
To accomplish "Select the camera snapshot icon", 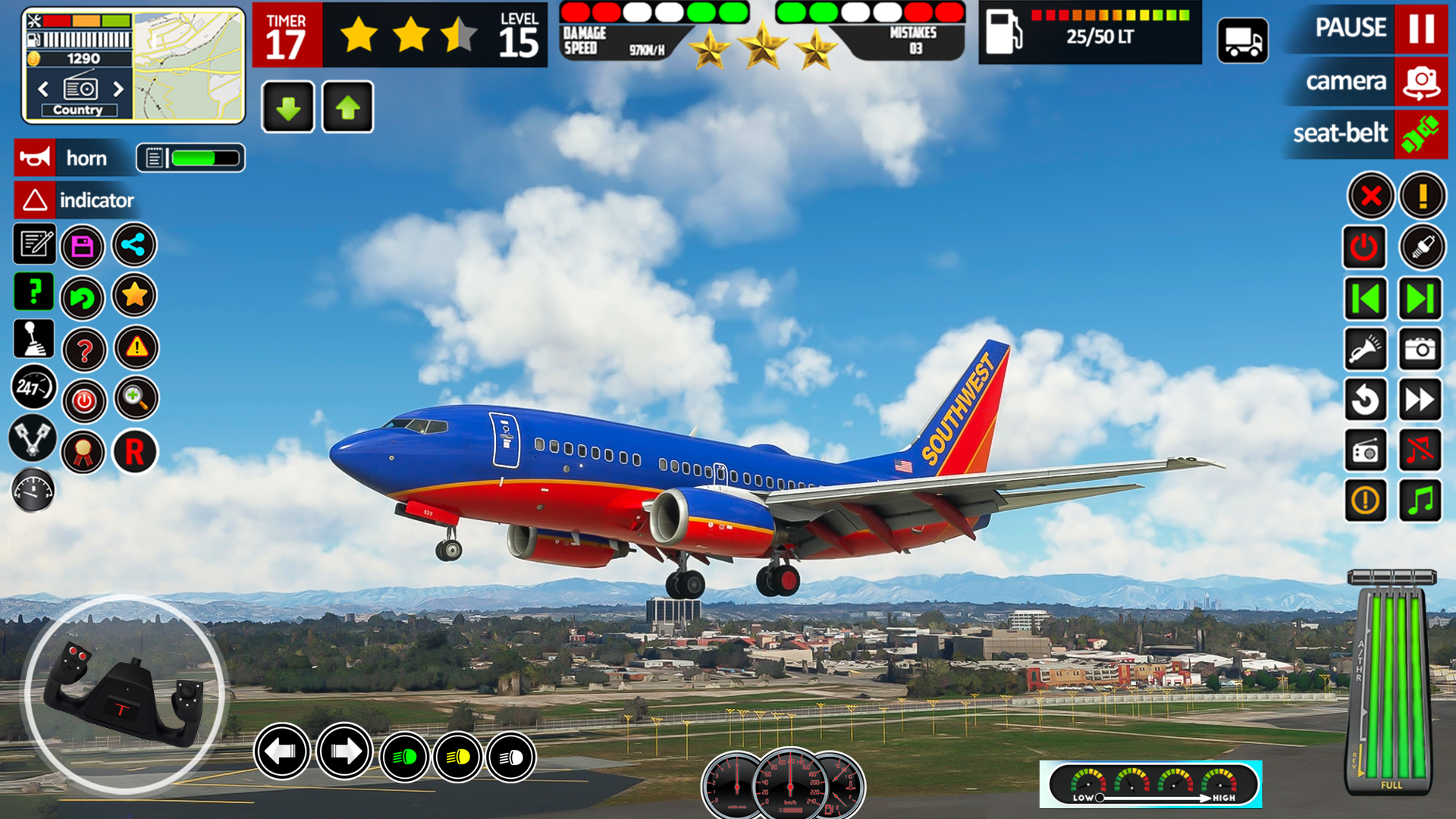I will click(1421, 349).
